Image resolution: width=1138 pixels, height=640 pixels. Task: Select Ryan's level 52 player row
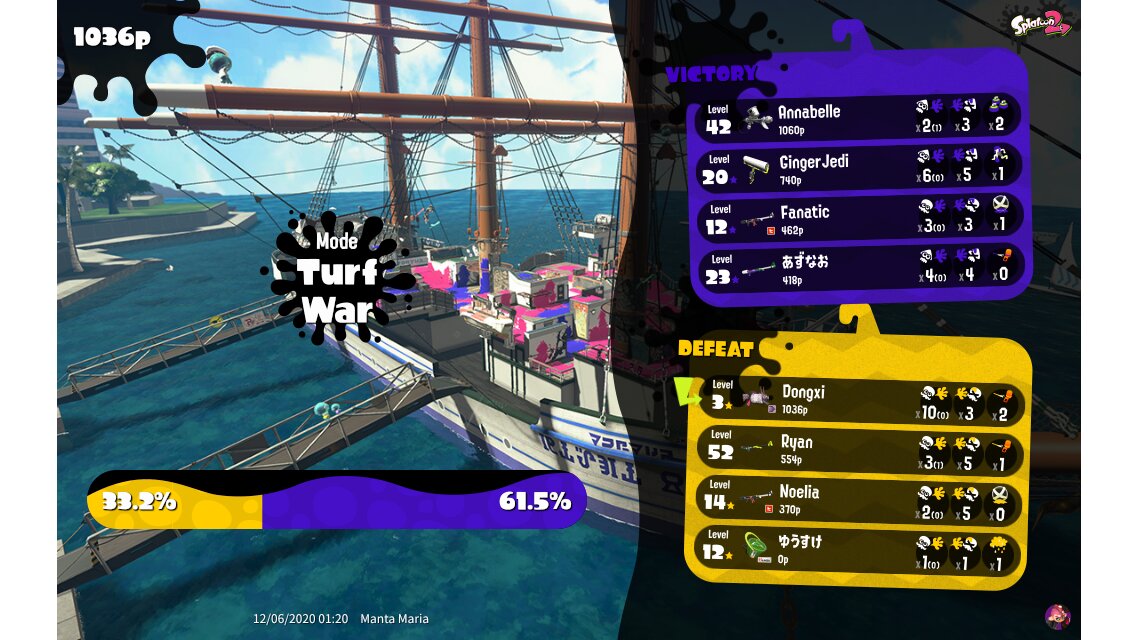[x=858, y=450]
